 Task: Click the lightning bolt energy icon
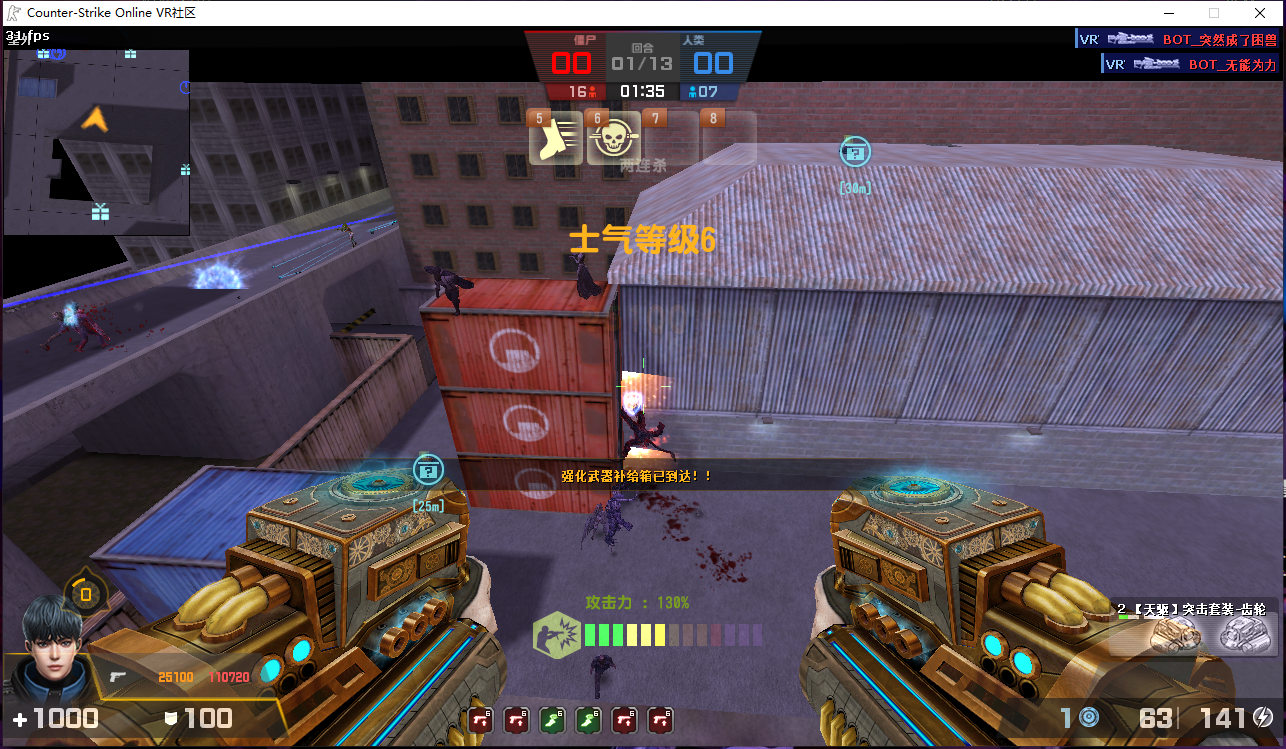1263,717
